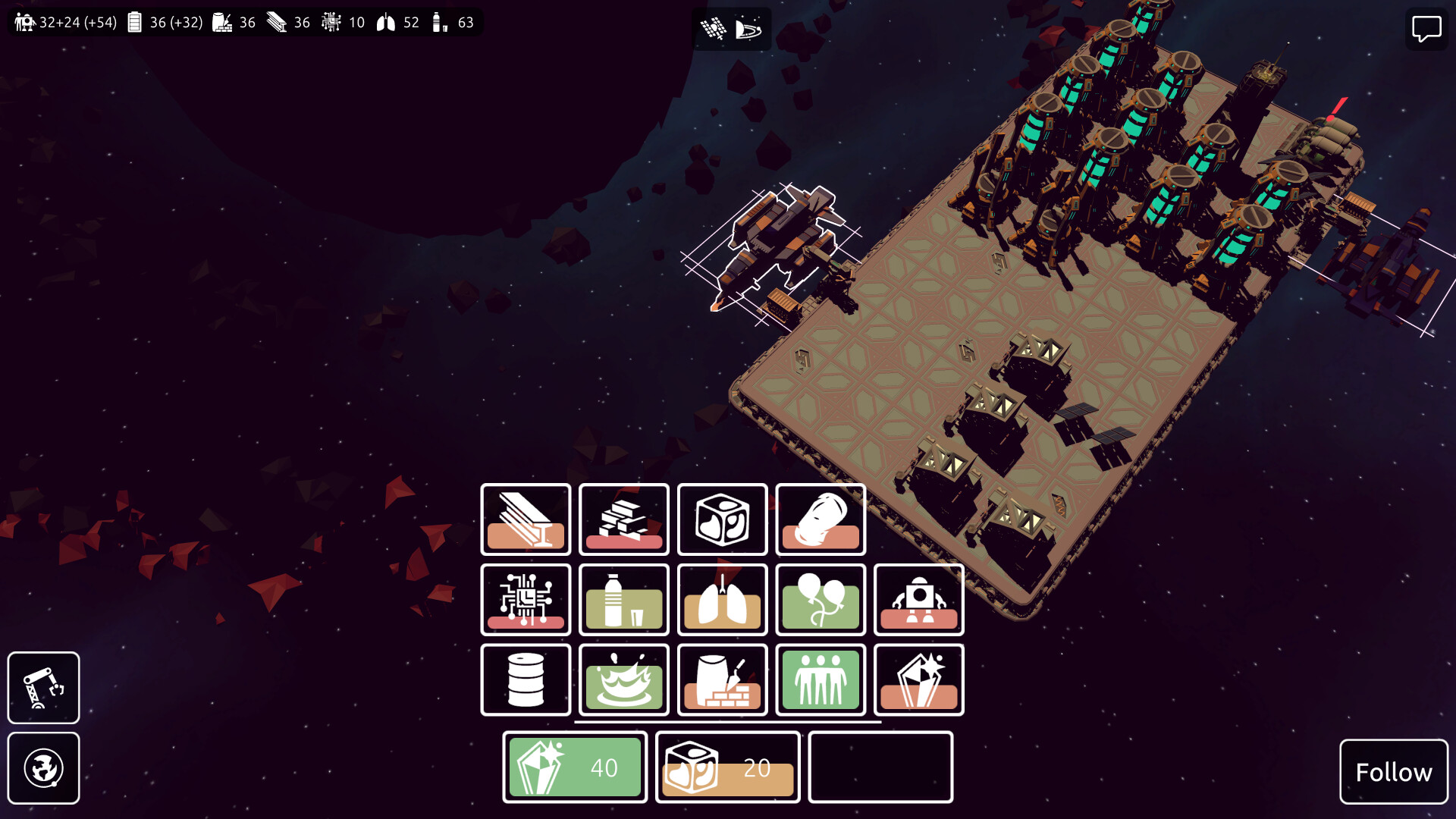Select the steel beam resource icon
Image resolution: width=1456 pixels, height=819 pixels.
pyautogui.click(x=526, y=519)
